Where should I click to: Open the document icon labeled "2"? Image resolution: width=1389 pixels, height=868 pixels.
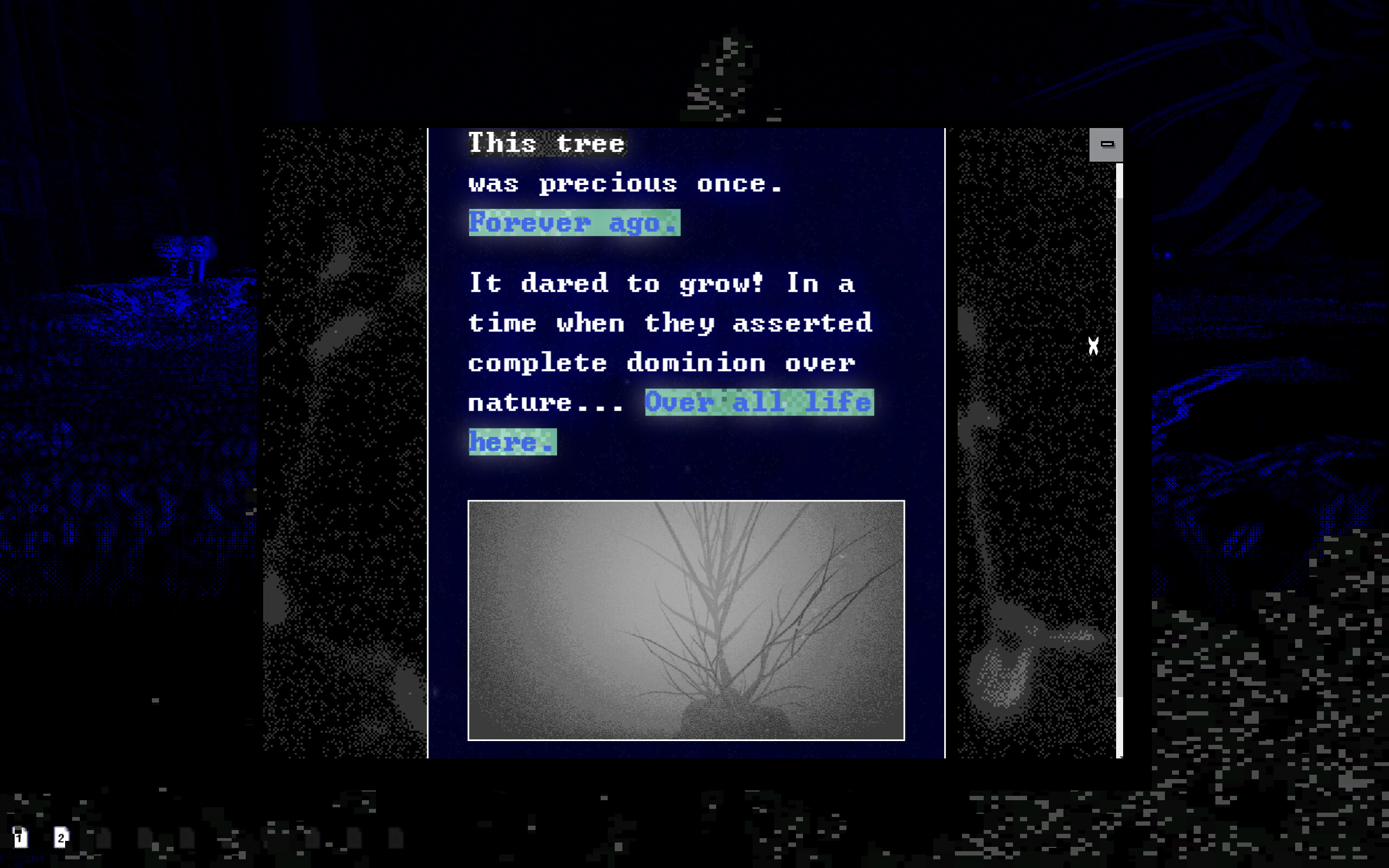click(x=61, y=838)
